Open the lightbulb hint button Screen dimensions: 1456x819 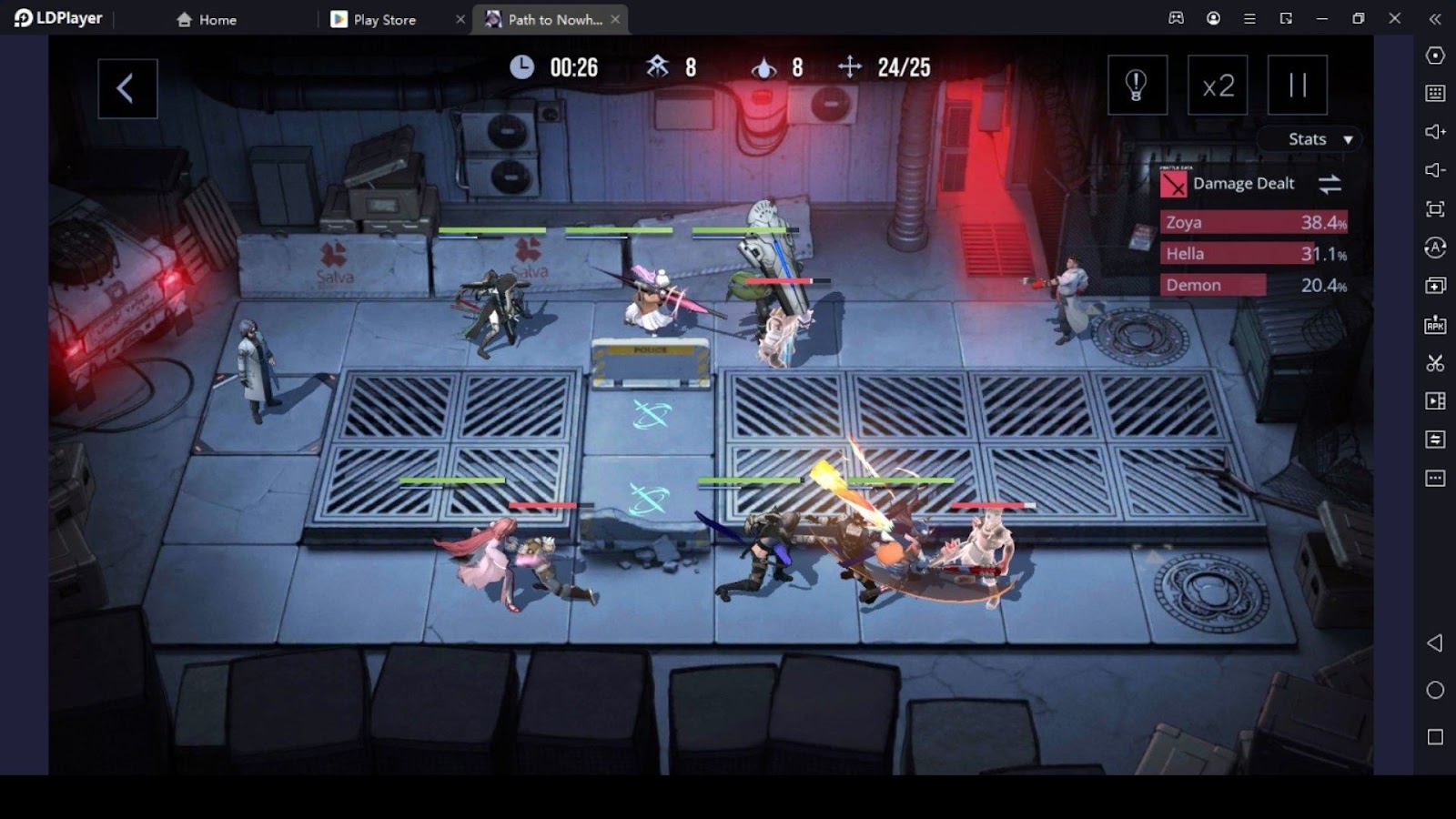click(1137, 86)
